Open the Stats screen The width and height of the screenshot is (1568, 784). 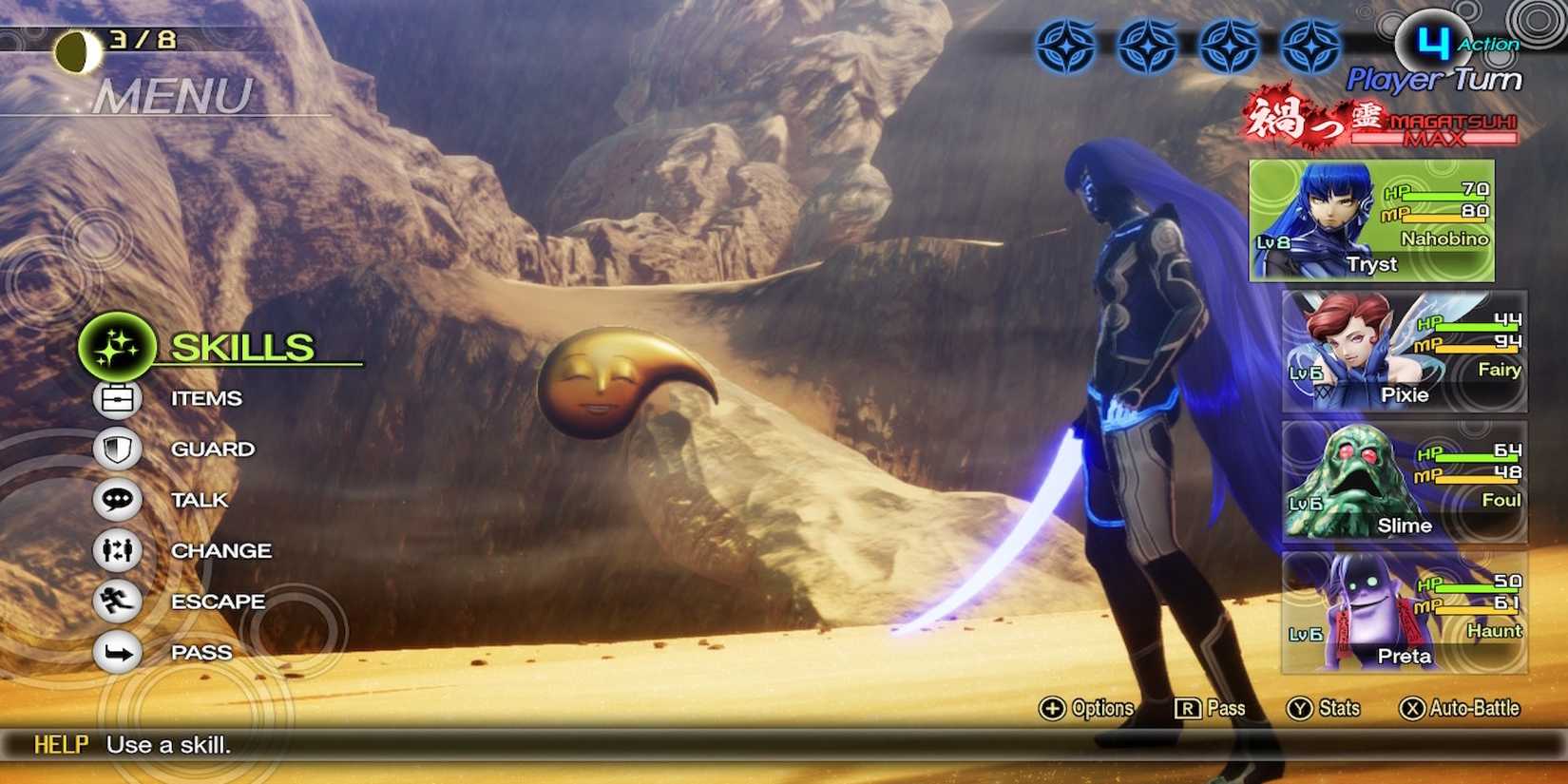(1325, 708)
